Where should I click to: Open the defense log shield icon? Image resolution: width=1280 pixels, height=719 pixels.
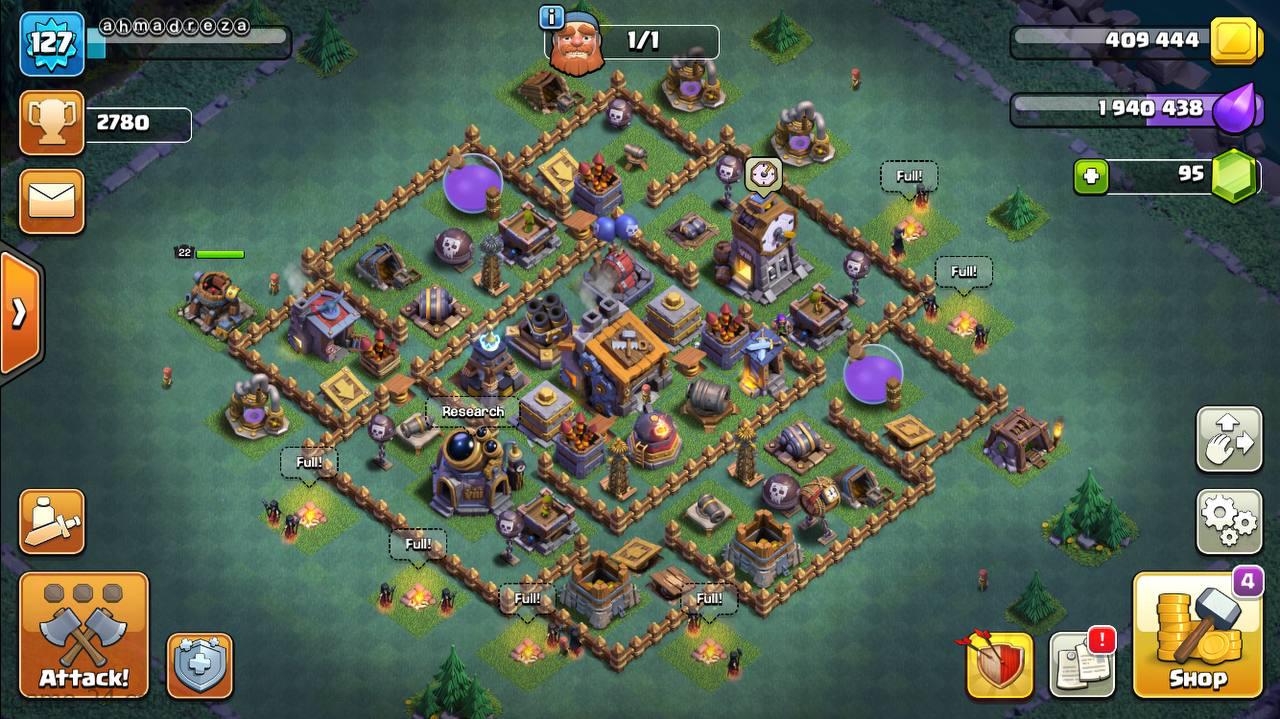999,665
